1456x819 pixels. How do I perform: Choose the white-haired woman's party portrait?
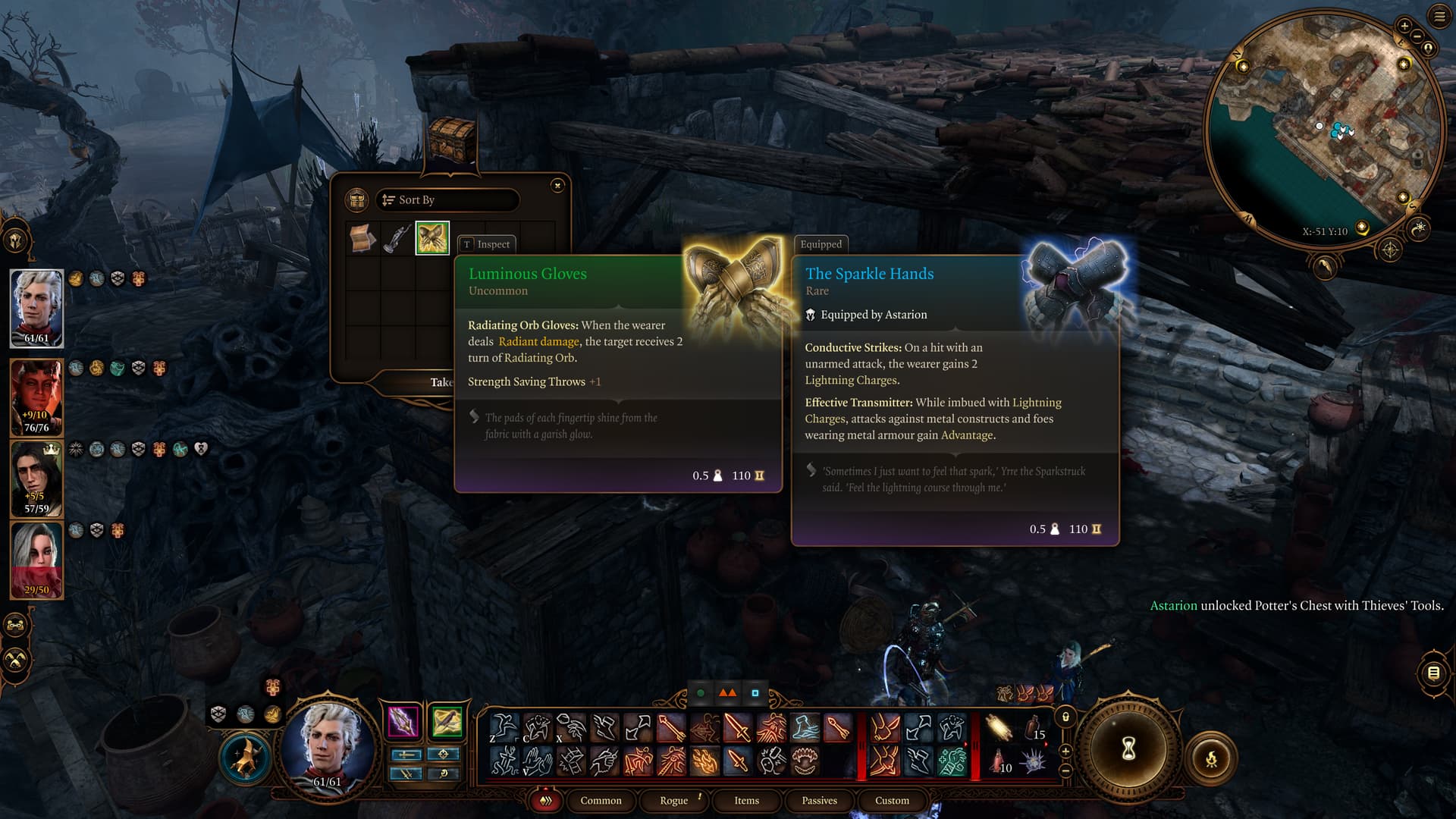[36, 560]
